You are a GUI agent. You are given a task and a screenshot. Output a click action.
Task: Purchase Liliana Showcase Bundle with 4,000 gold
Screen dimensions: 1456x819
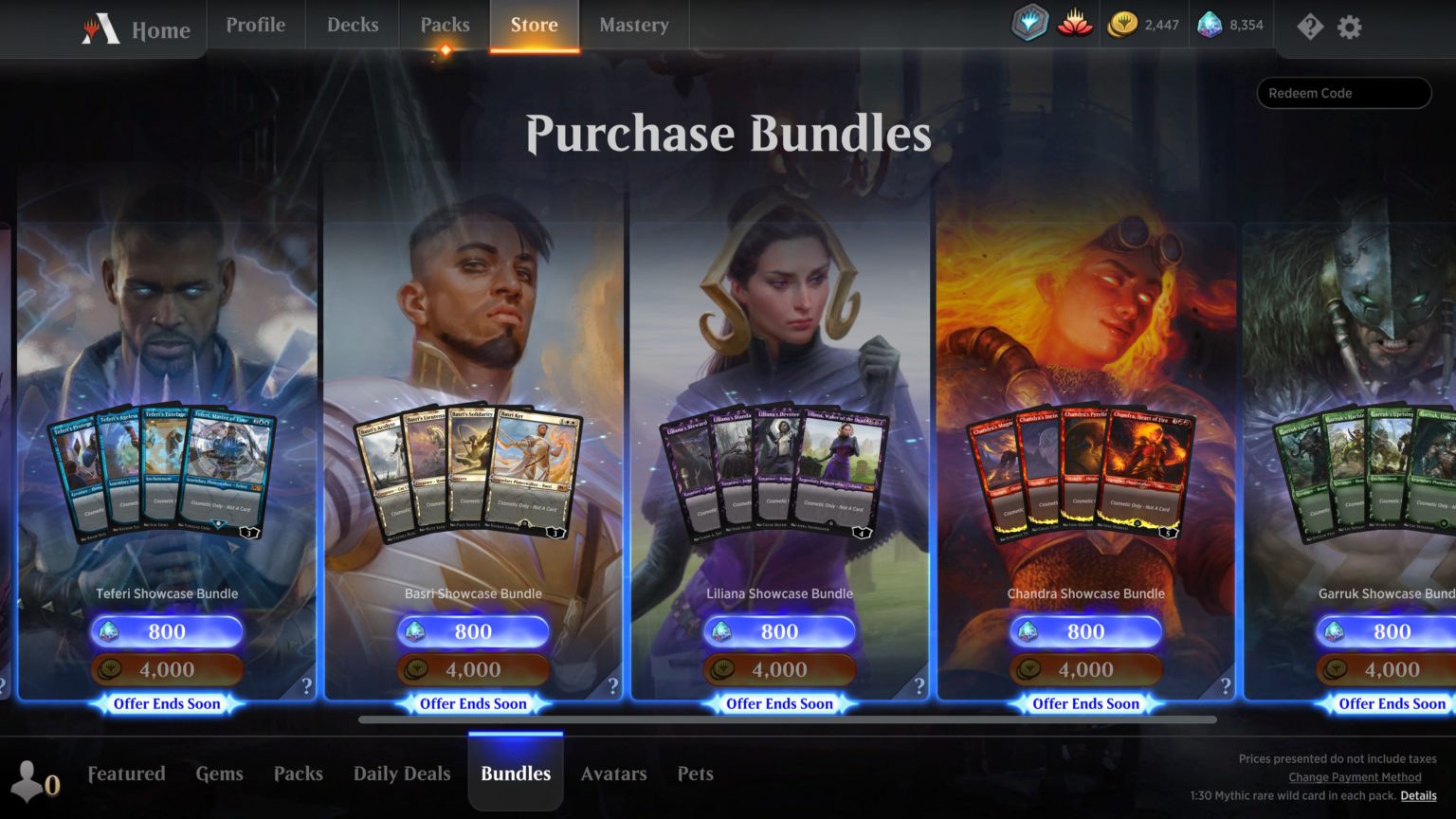tap(779, 669)
